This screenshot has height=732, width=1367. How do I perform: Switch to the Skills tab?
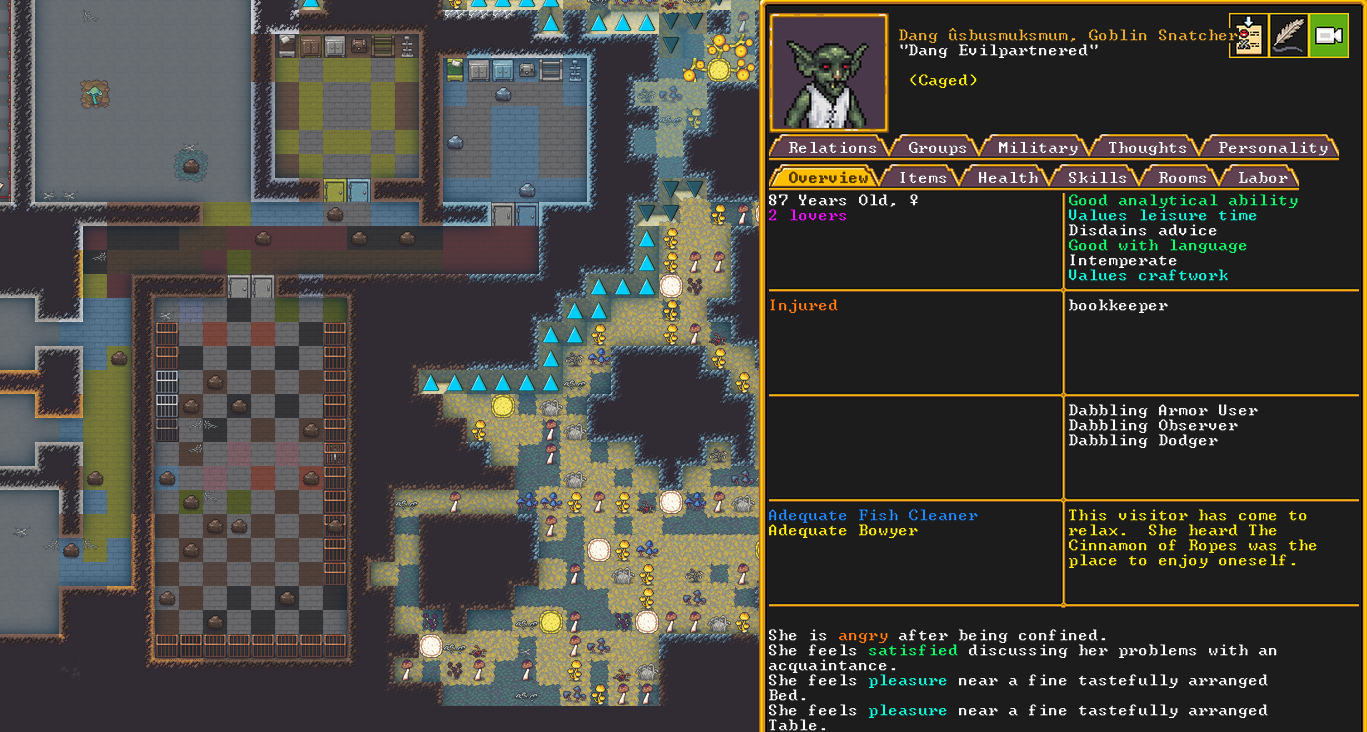(1097, 177)
